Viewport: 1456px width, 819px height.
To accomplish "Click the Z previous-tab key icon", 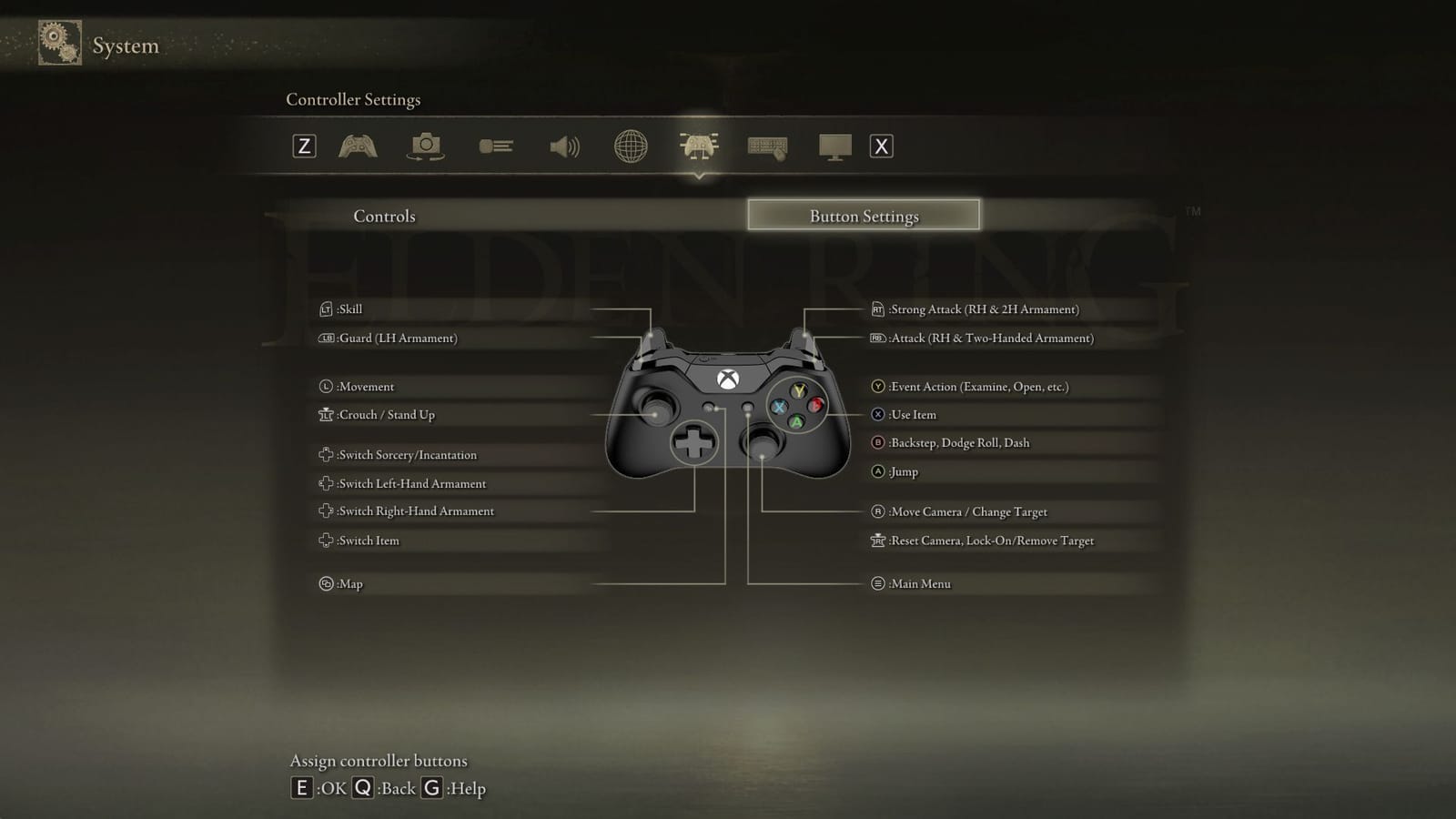I will [304, 146].
